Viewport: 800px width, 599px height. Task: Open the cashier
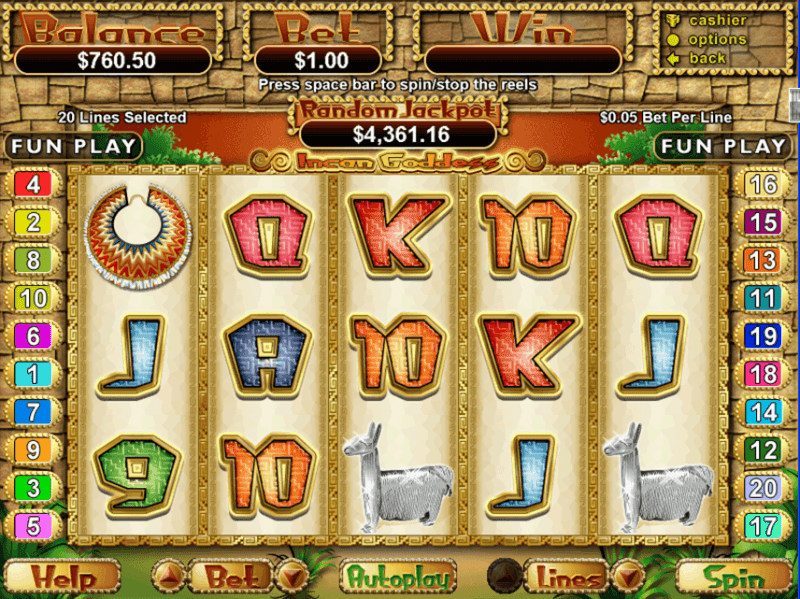[717, 20]
